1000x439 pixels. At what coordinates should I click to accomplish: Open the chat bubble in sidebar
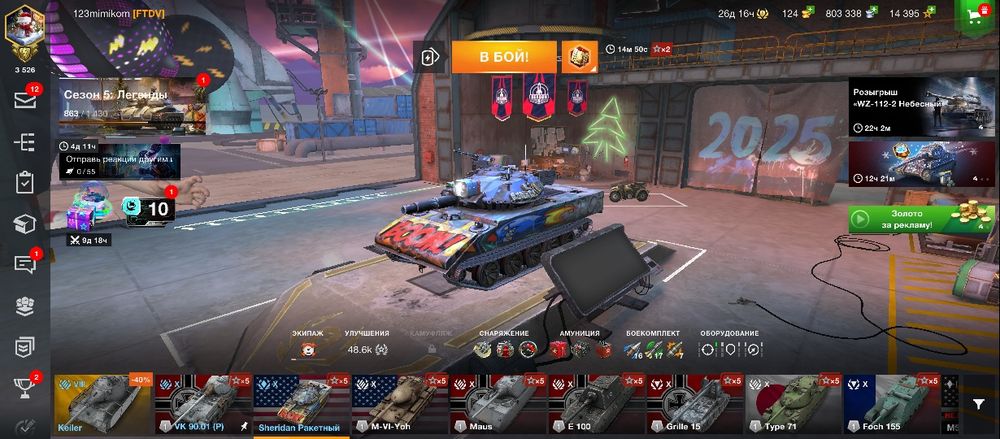point(25,264)
